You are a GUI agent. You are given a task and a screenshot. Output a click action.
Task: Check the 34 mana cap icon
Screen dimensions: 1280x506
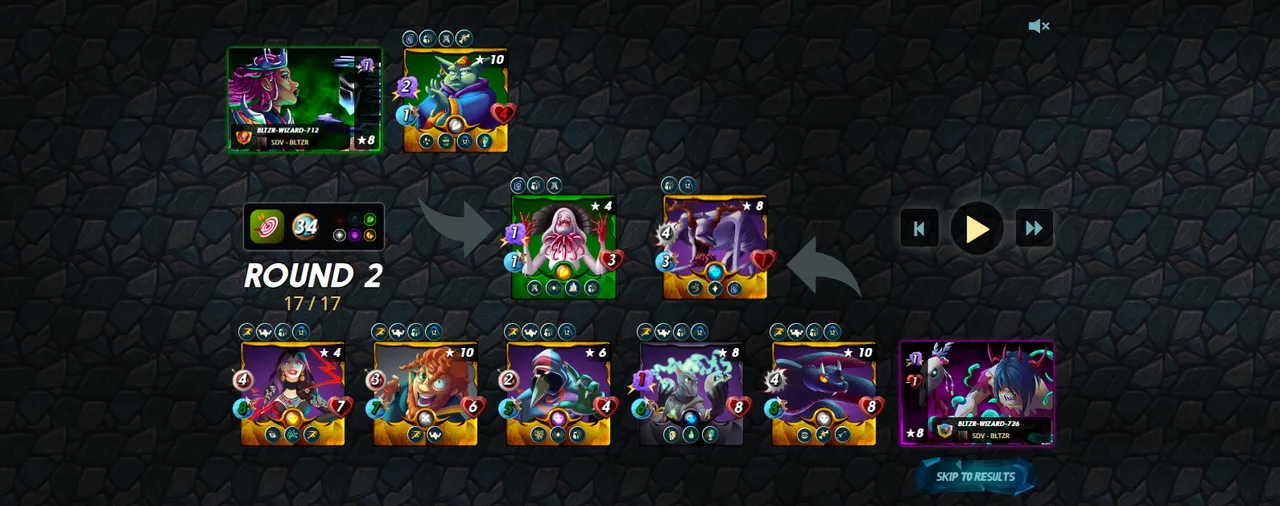tap(305, 227)
